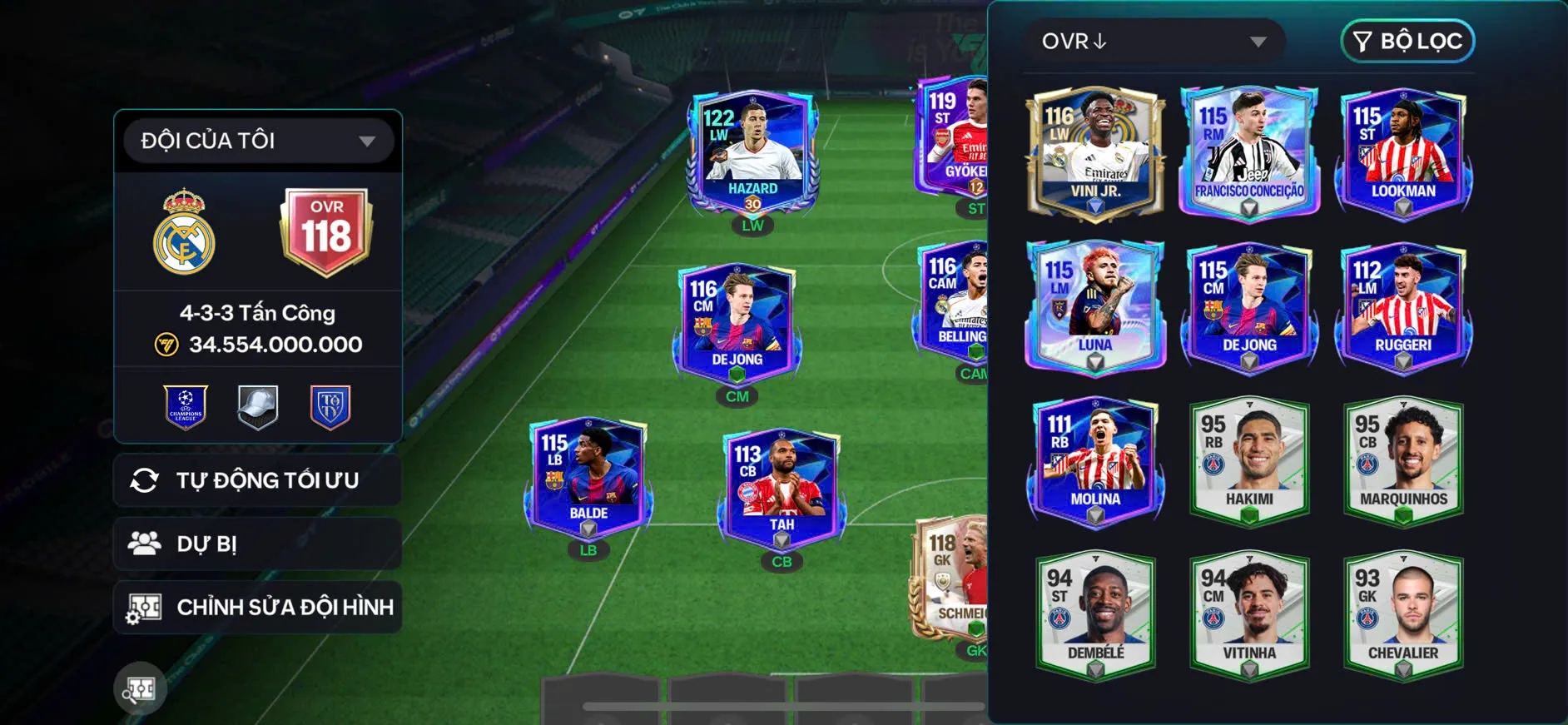The image size is (1568, 725).
Task: Select the Luna 115 LM card
Action: (1095, 306)
